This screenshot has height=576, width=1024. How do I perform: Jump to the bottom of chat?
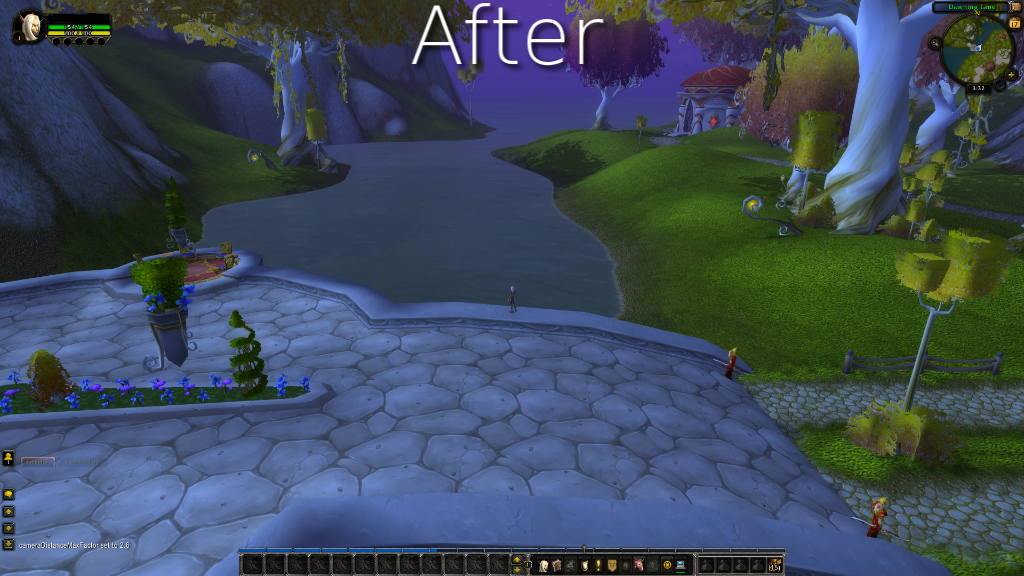click(x=8, y=544)
